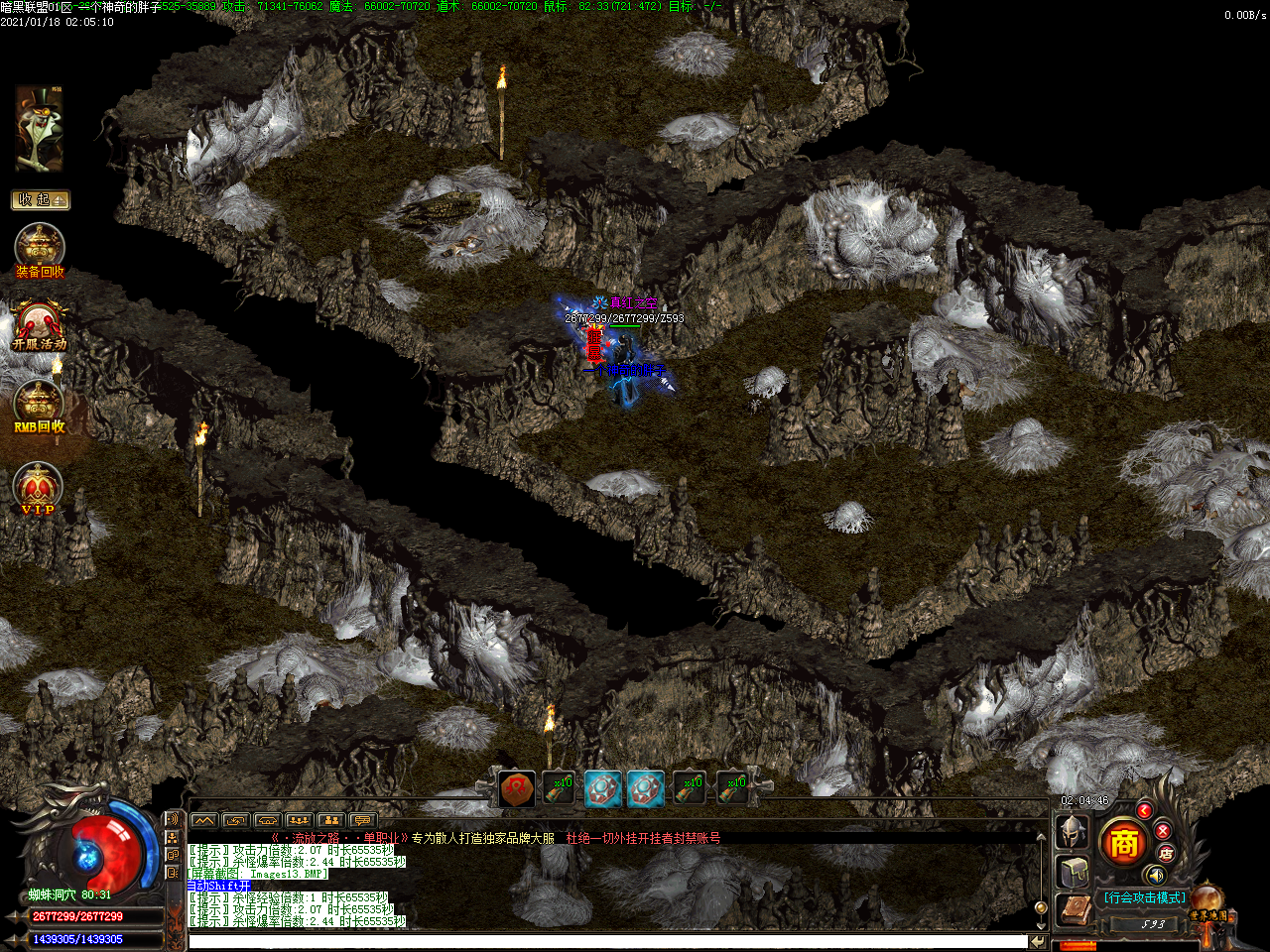Click the top-hat skeleton portrait
The width and height of the screenshot is (1270, 952).
click(39, 129)
